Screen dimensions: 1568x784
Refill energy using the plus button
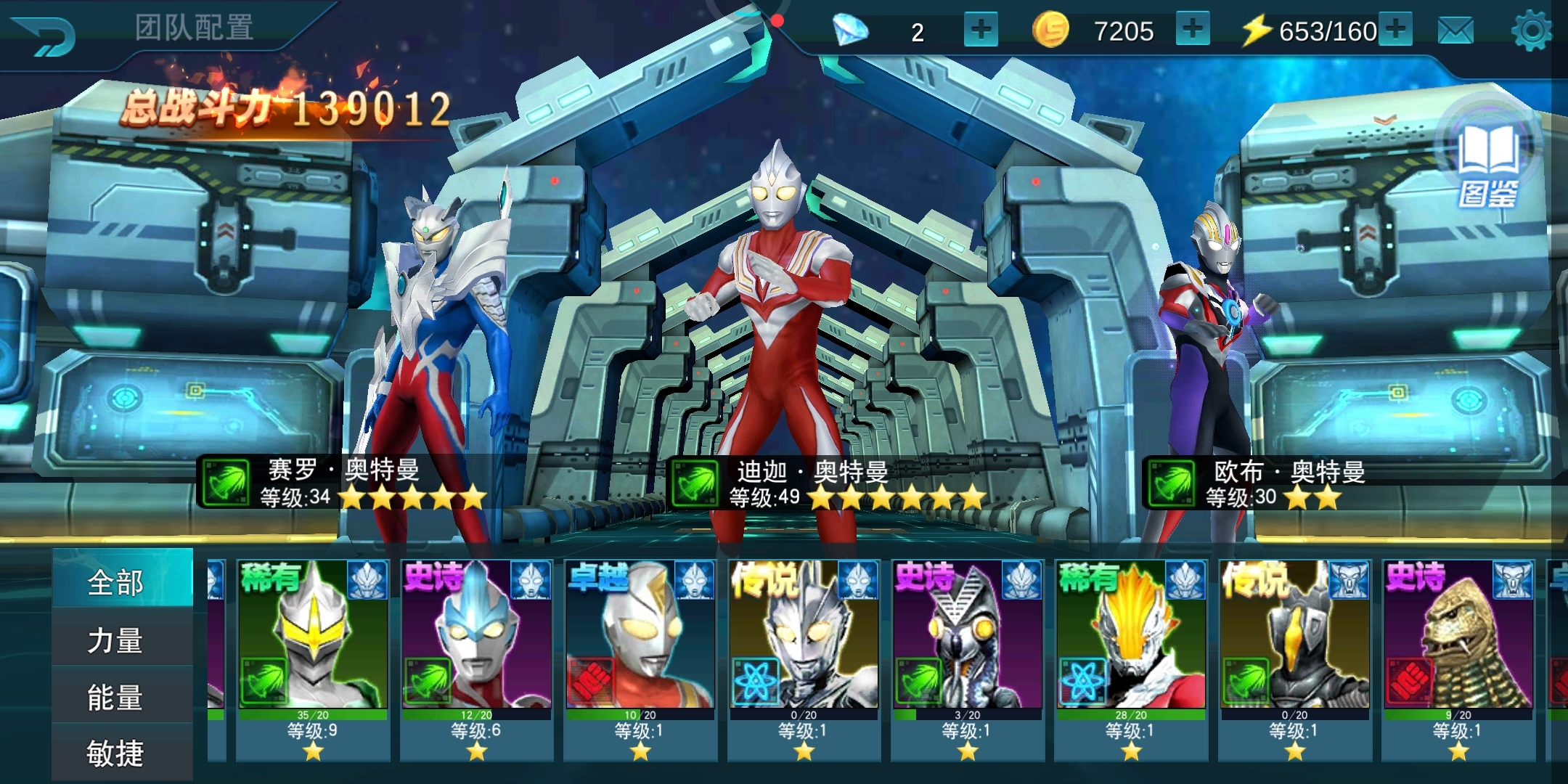[1395, 30]
